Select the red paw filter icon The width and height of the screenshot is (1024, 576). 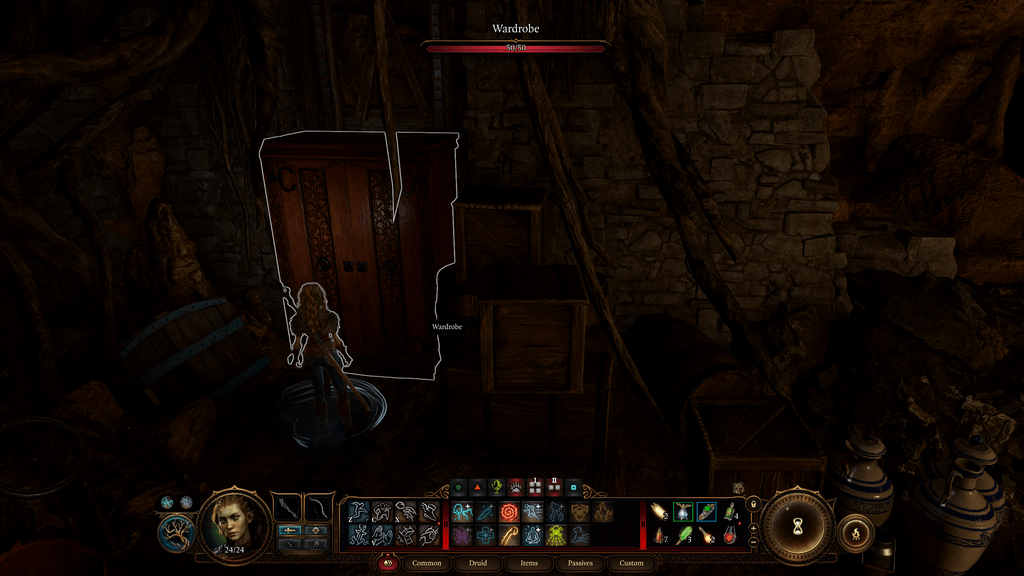pyautogui.click(x=516, y=487)
